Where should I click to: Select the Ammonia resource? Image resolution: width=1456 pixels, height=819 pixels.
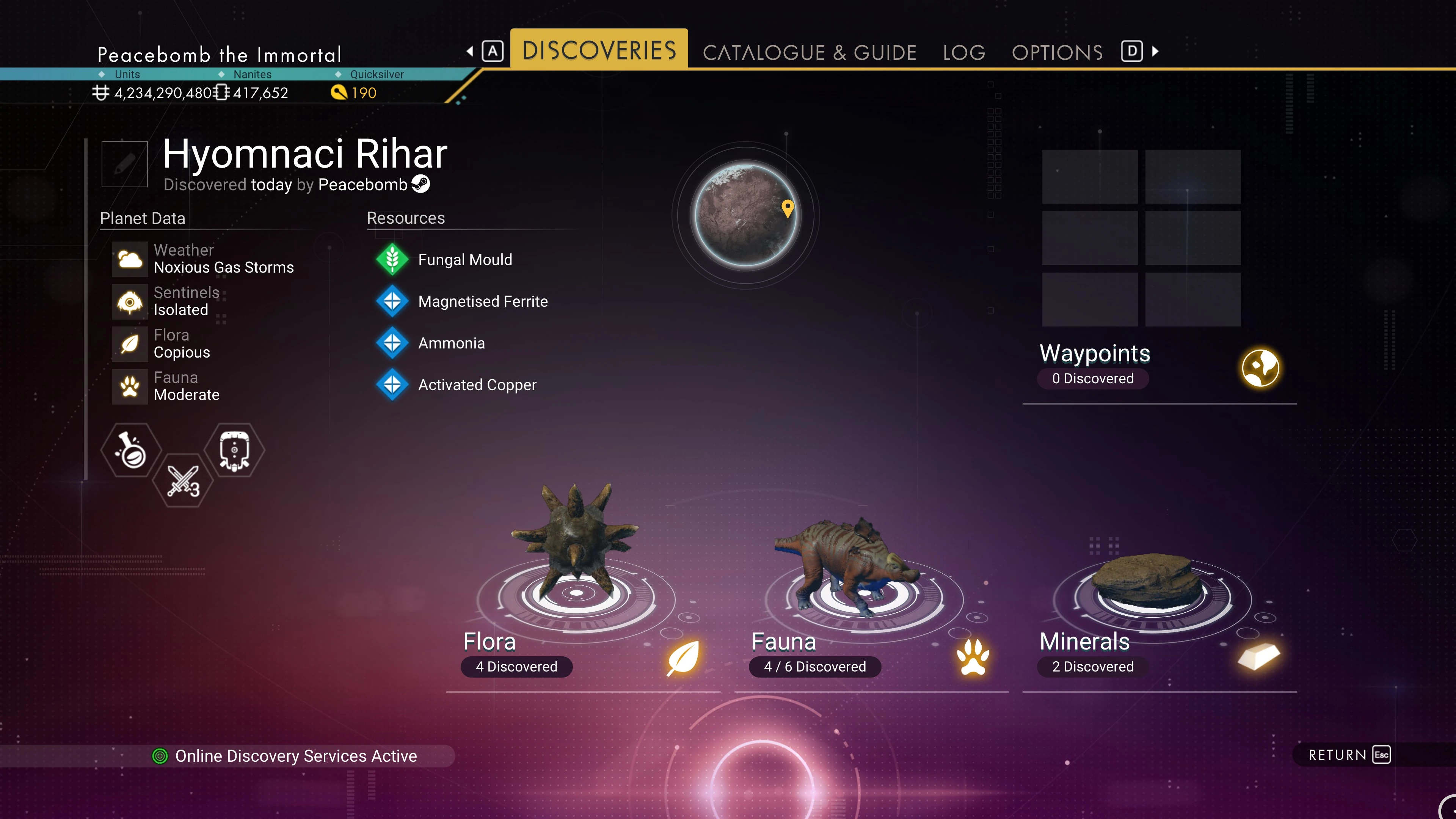tap(451, 343)
